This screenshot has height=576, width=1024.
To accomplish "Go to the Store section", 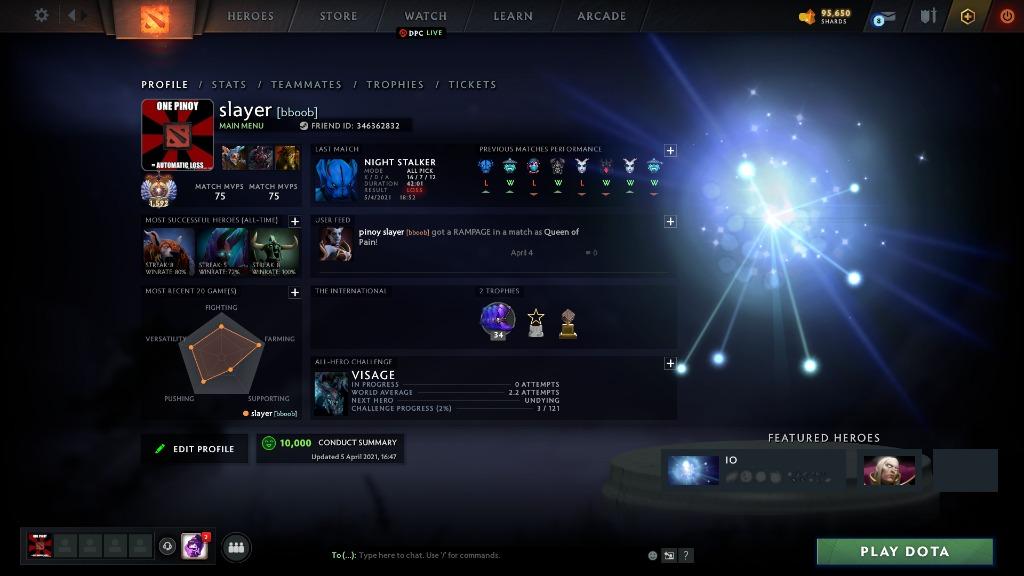I will (338, 16).
